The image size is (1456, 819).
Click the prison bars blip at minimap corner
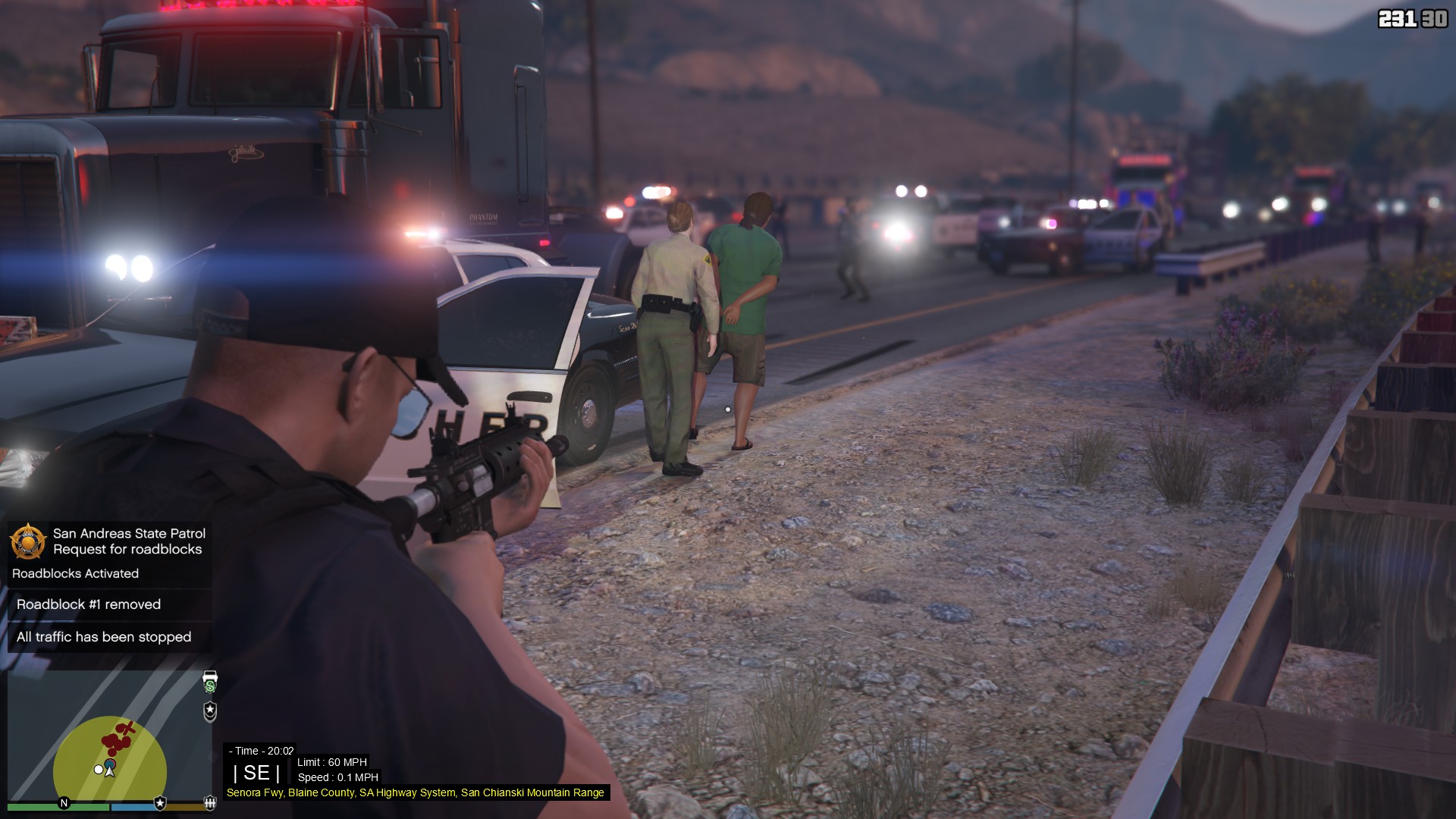(x=210, y=802)
